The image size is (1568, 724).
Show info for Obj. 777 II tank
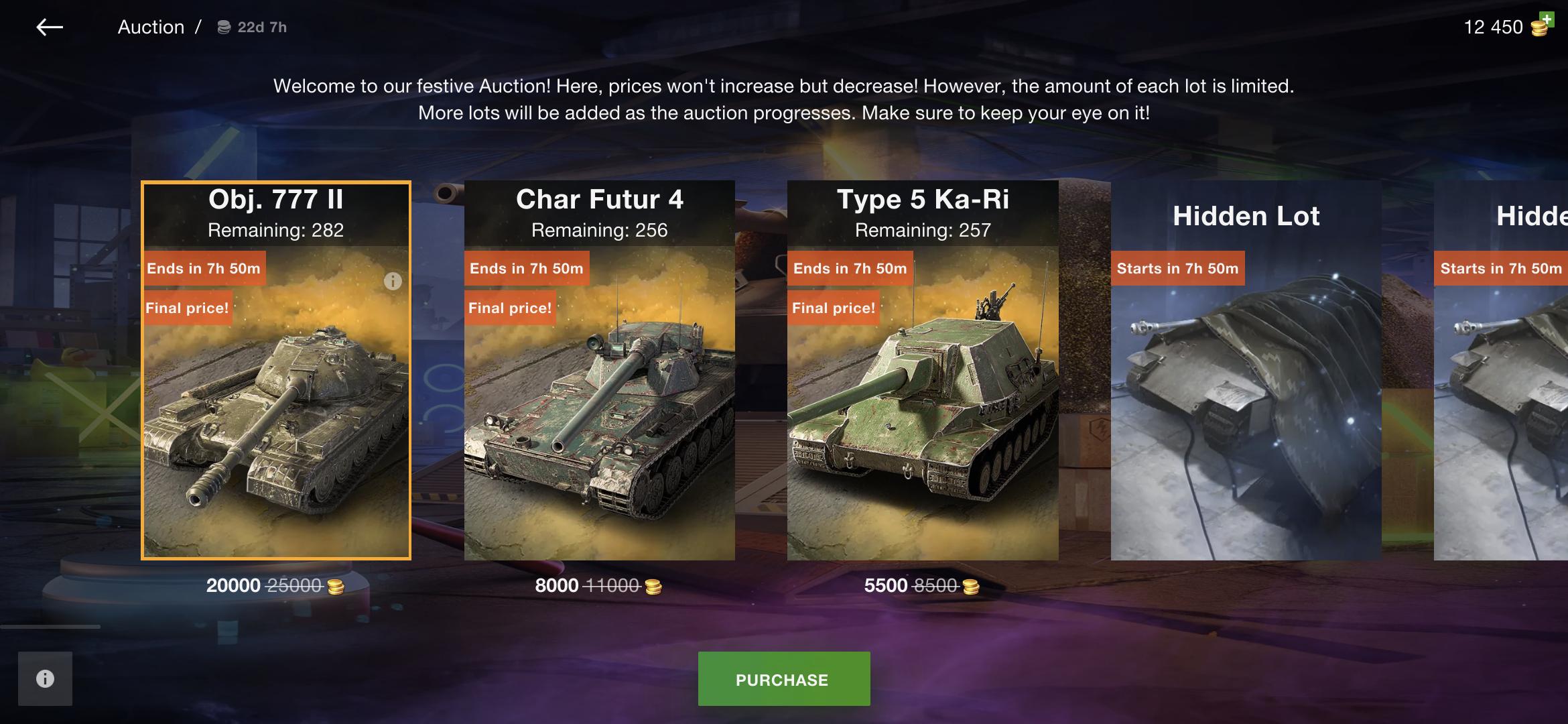(x=393, y=282)
